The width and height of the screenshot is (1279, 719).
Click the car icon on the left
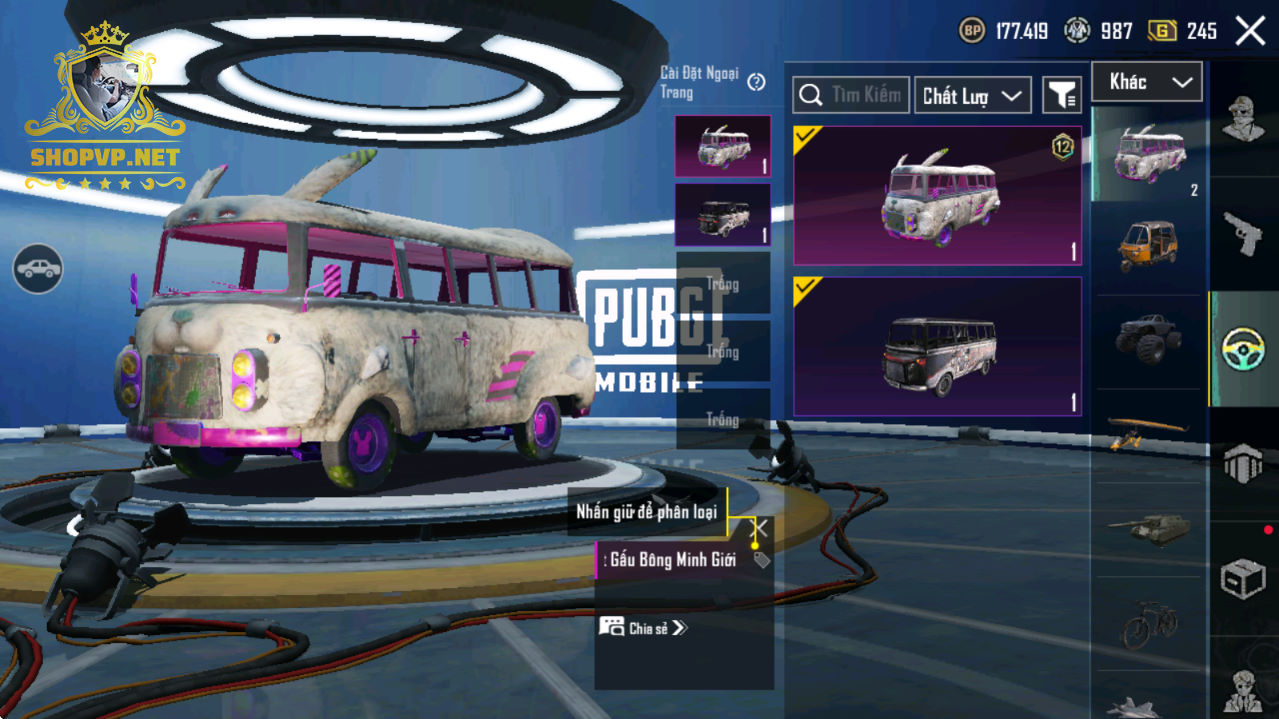(x=38, y=268)
